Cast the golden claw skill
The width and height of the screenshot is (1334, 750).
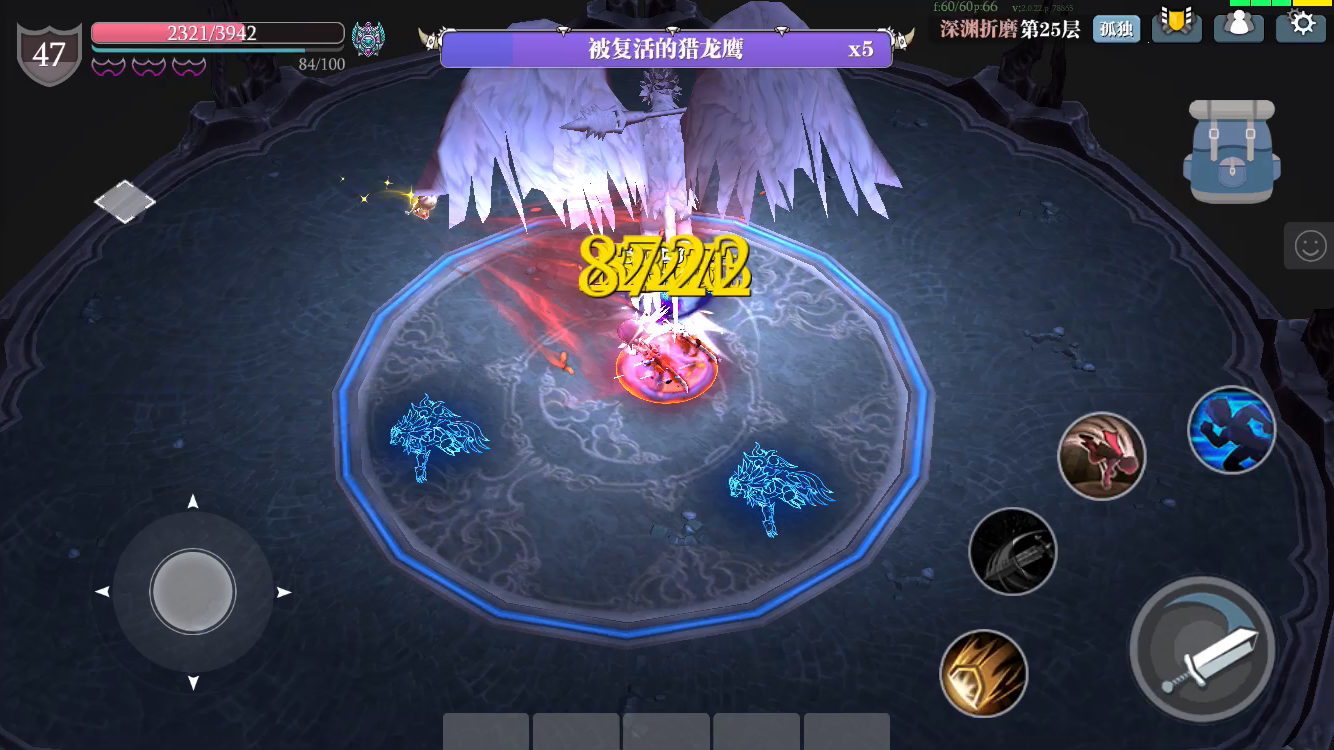pyautogui.click(x=983, y=673)
